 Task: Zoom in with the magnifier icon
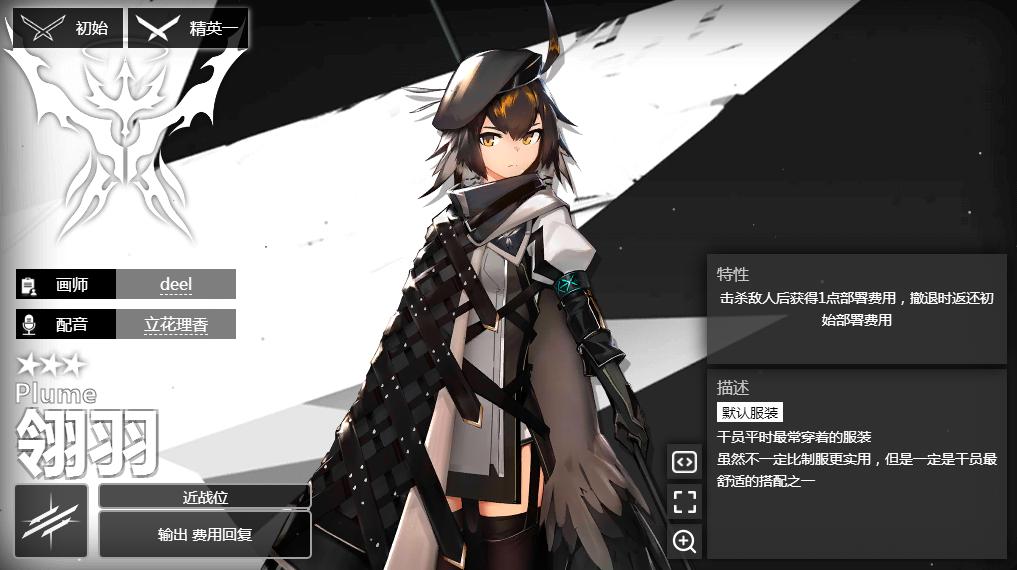click(684, 541)
